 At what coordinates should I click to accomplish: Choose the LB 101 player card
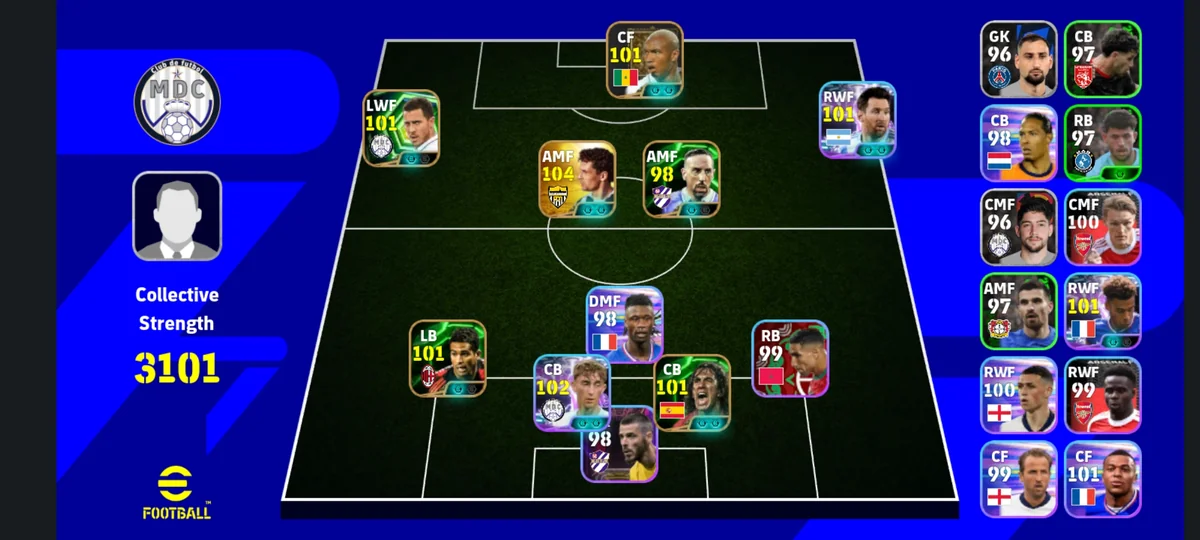[x=447, y=358]
